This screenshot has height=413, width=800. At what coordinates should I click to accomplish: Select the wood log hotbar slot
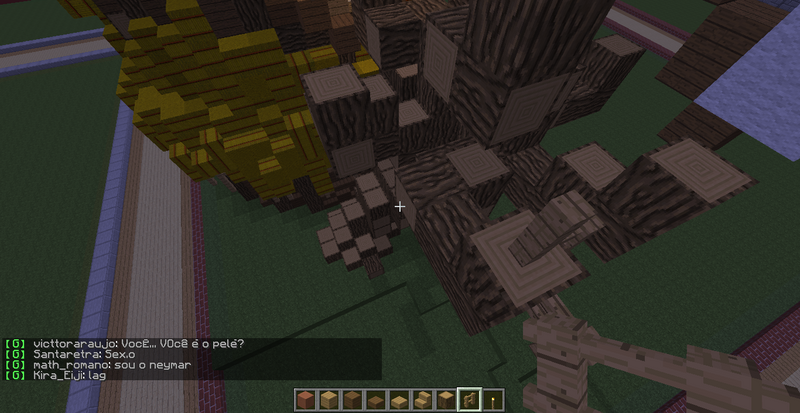pos(444,401)
